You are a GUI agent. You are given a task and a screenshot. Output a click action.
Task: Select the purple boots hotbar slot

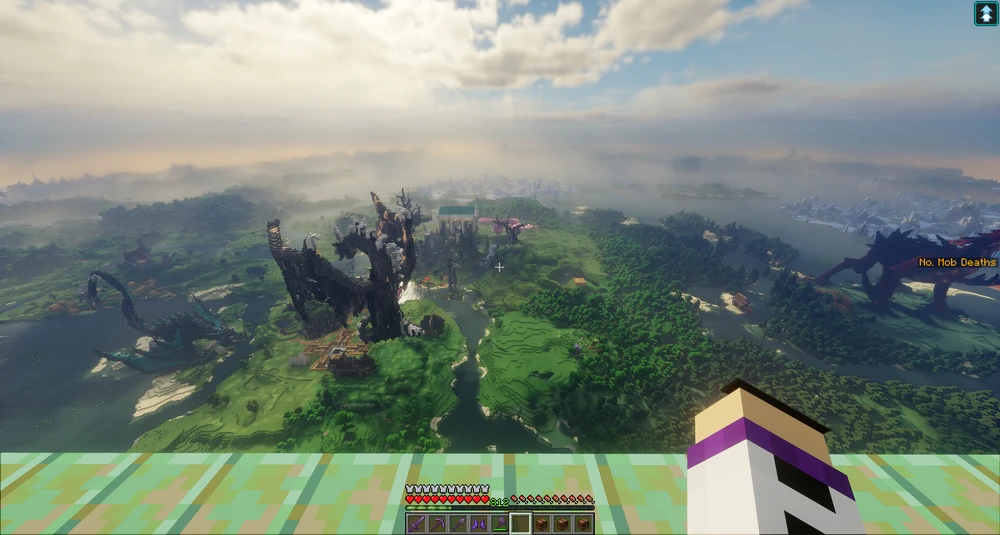tap(479, 524)
